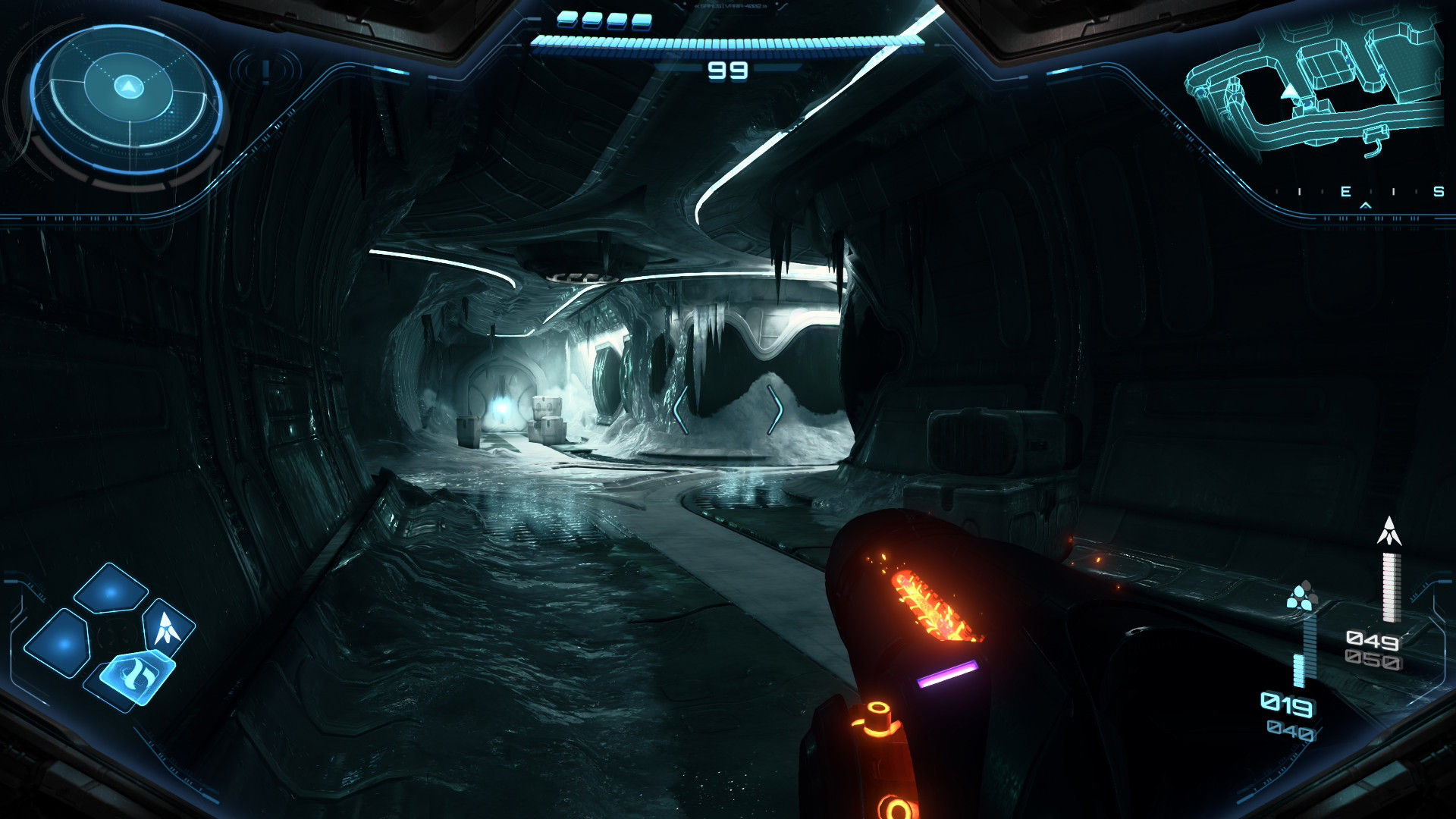This screenshot has width=1456, height=819.
Task: Select the missile slot in the weapon selector
Action: pos(168,626)
